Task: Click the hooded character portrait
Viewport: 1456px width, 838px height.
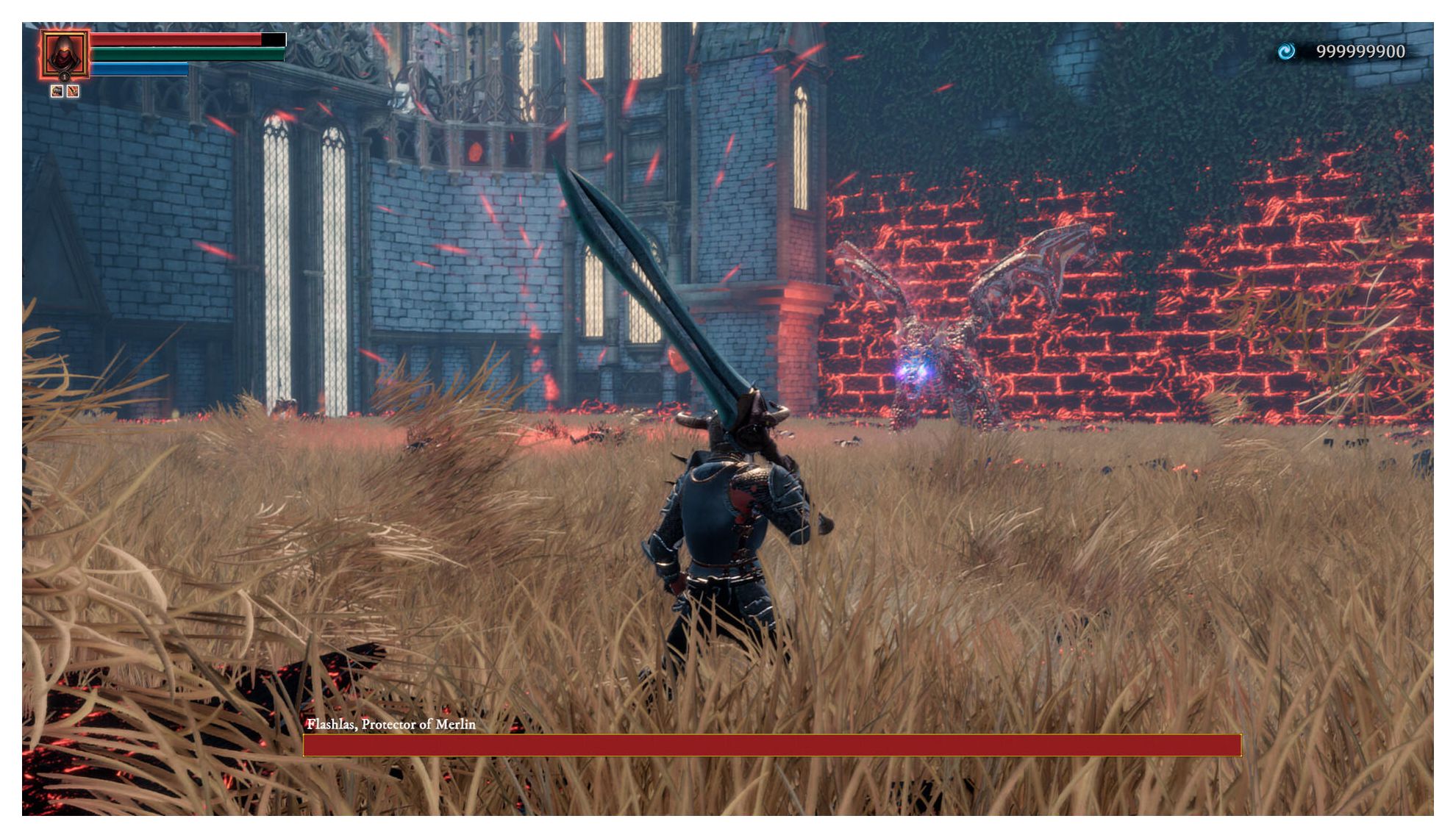Action: pos(64,53)
